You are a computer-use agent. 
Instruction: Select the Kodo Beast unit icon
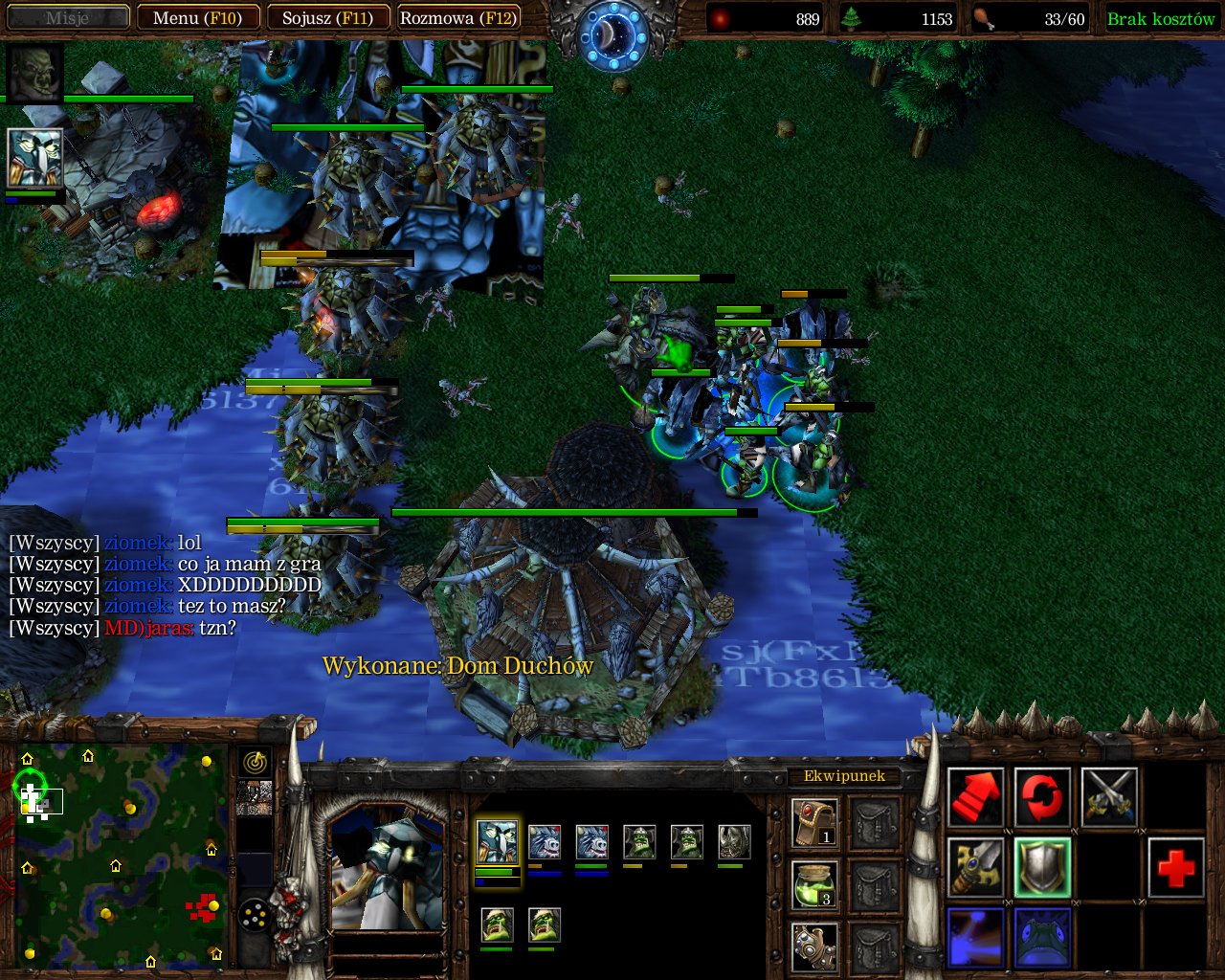734,842
